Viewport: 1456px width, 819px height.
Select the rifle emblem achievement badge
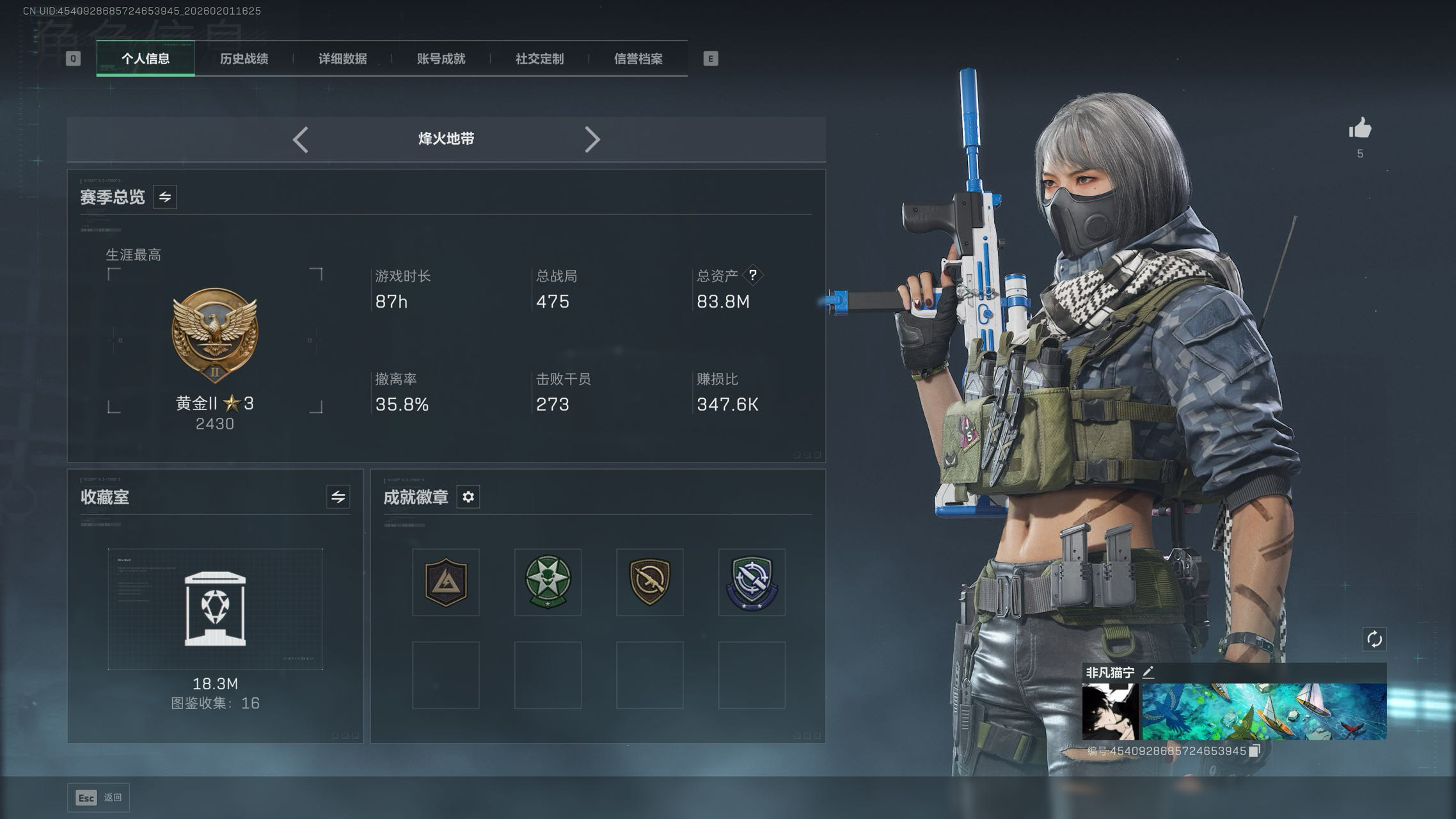click(649, 582)
